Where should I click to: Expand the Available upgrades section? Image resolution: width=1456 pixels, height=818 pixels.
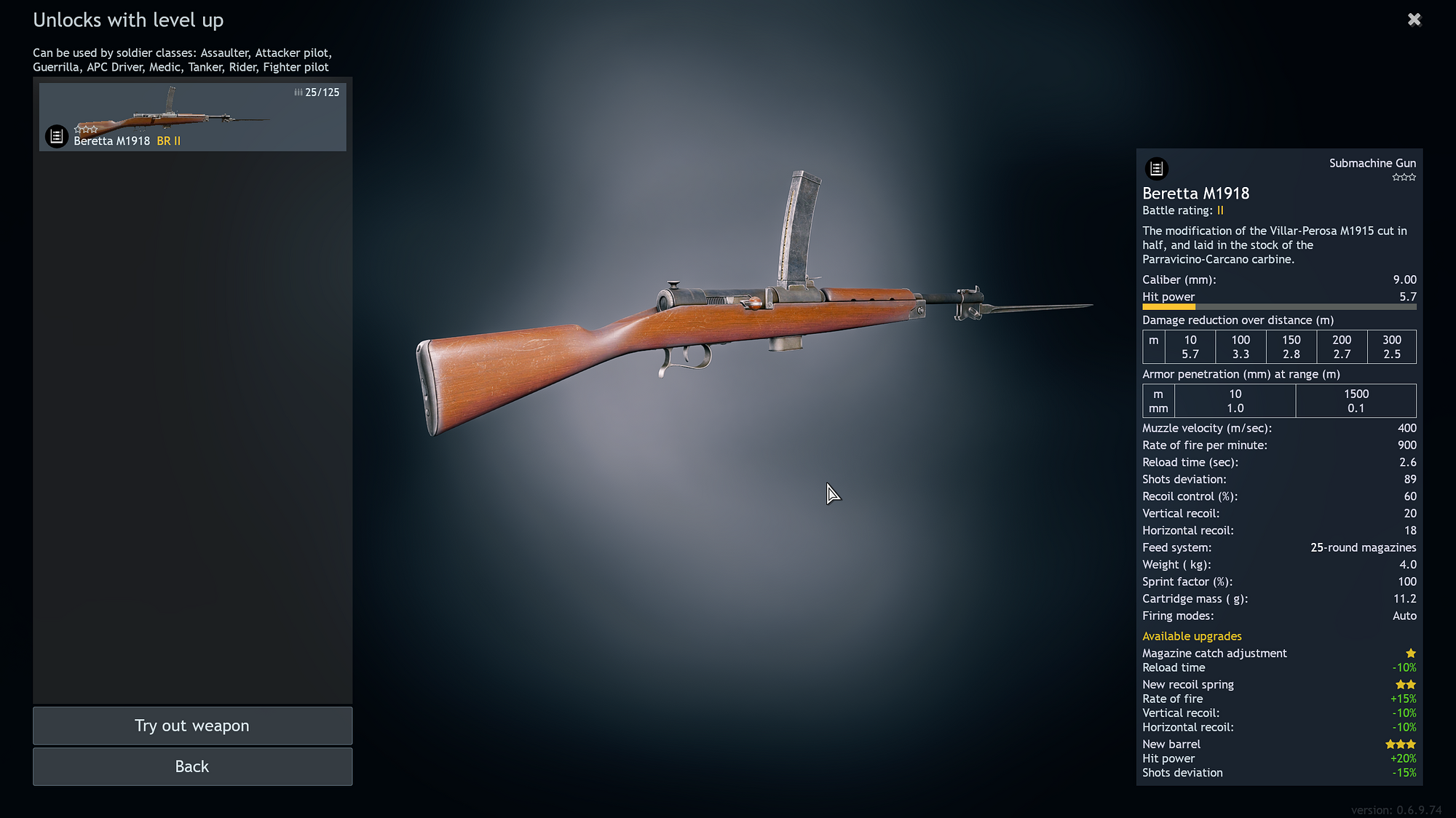pos(1192,636)
